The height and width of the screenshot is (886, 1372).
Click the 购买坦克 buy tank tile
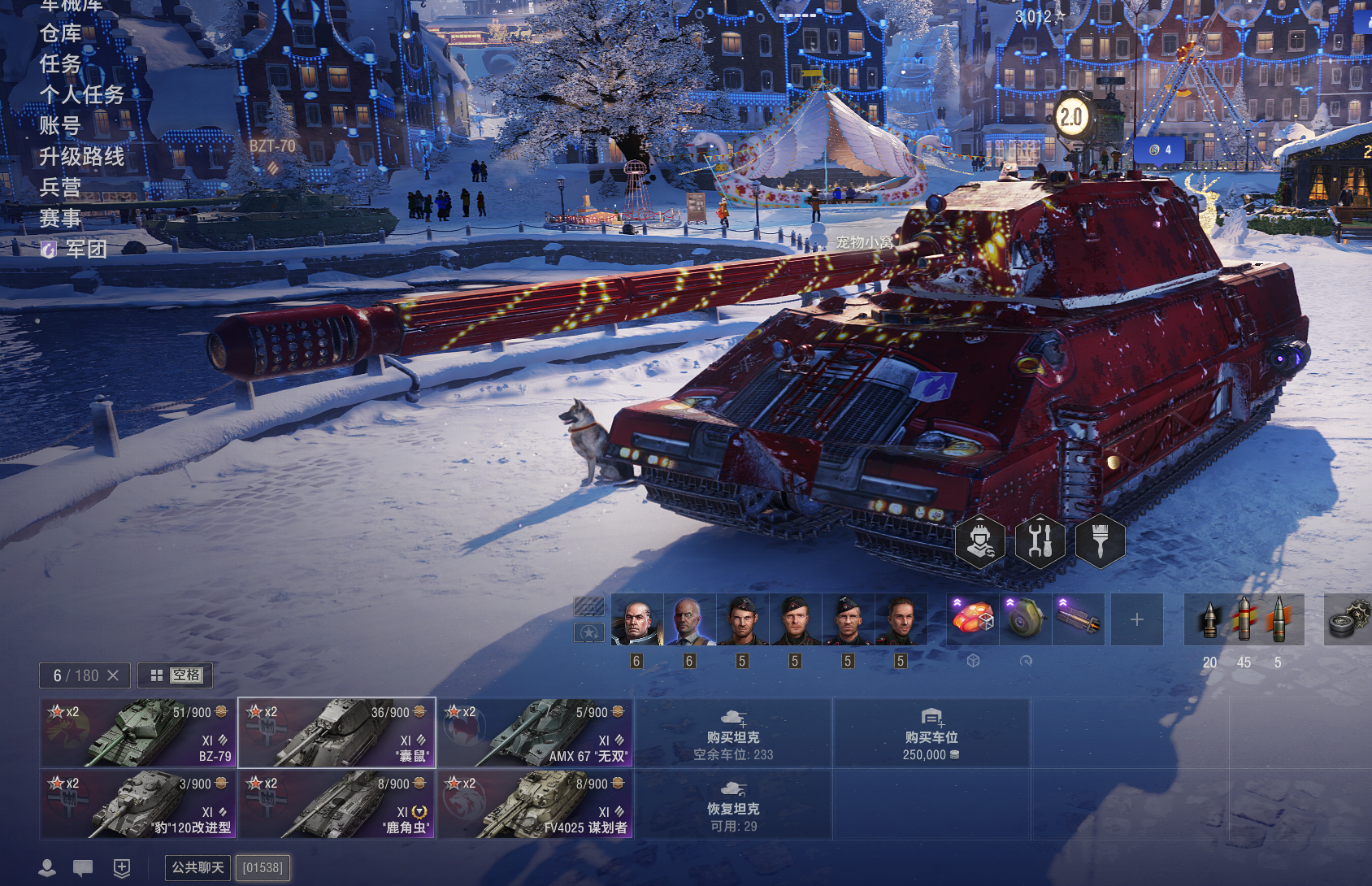point(733,733)
